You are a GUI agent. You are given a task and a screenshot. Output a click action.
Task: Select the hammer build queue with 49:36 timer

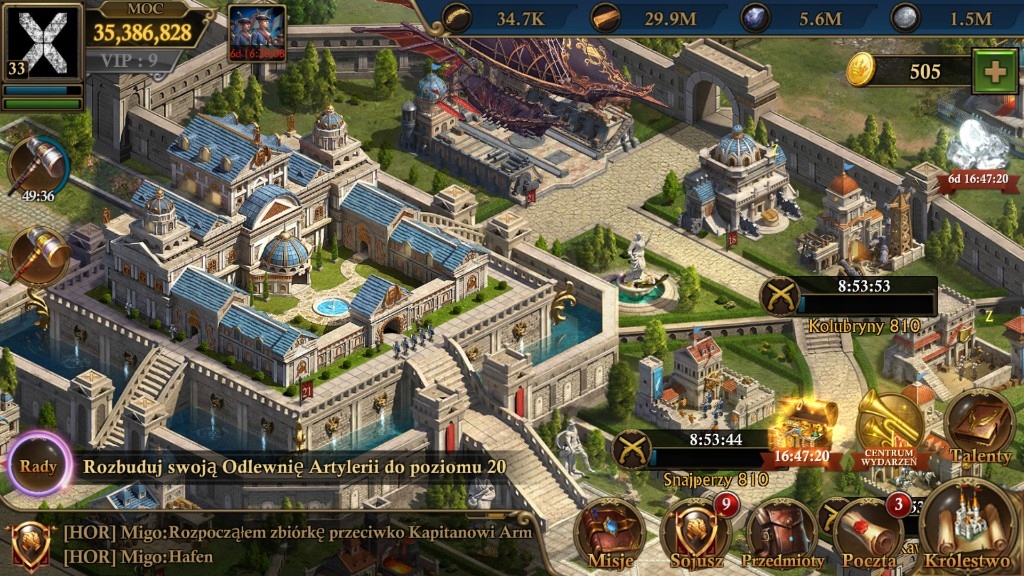(38, 166)
